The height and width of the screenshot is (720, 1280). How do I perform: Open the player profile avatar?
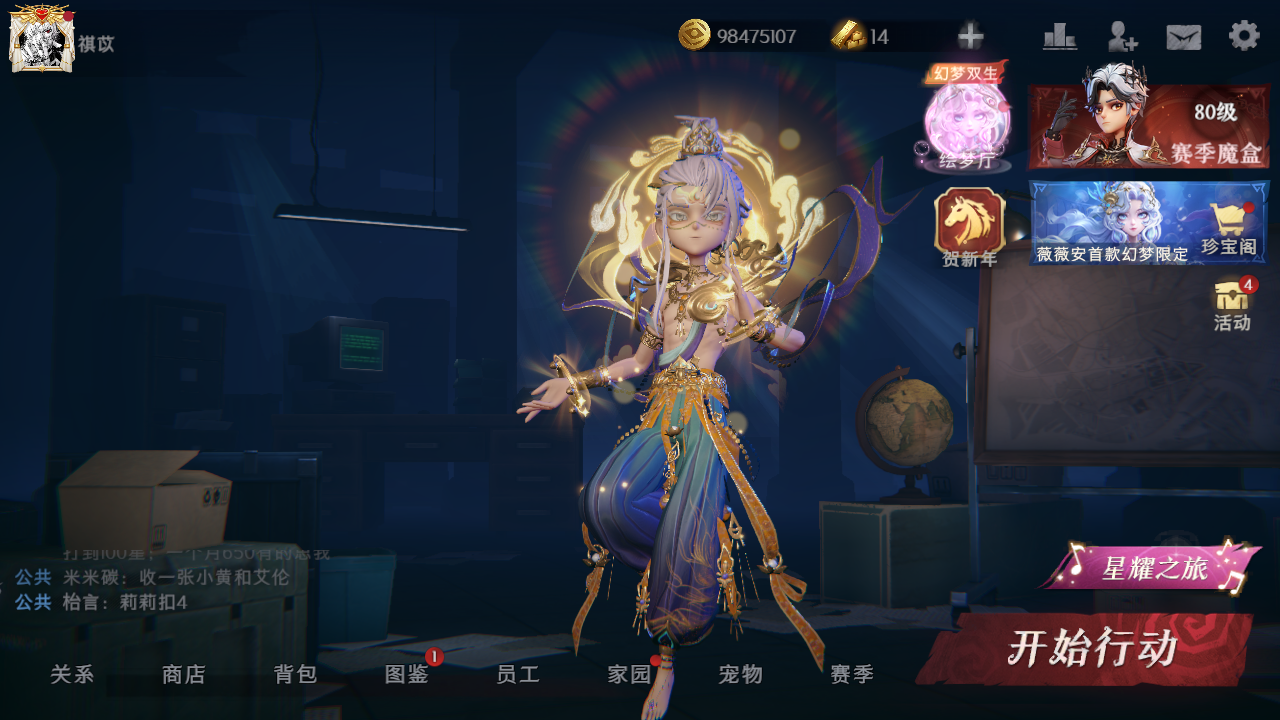tap(41, 39)
